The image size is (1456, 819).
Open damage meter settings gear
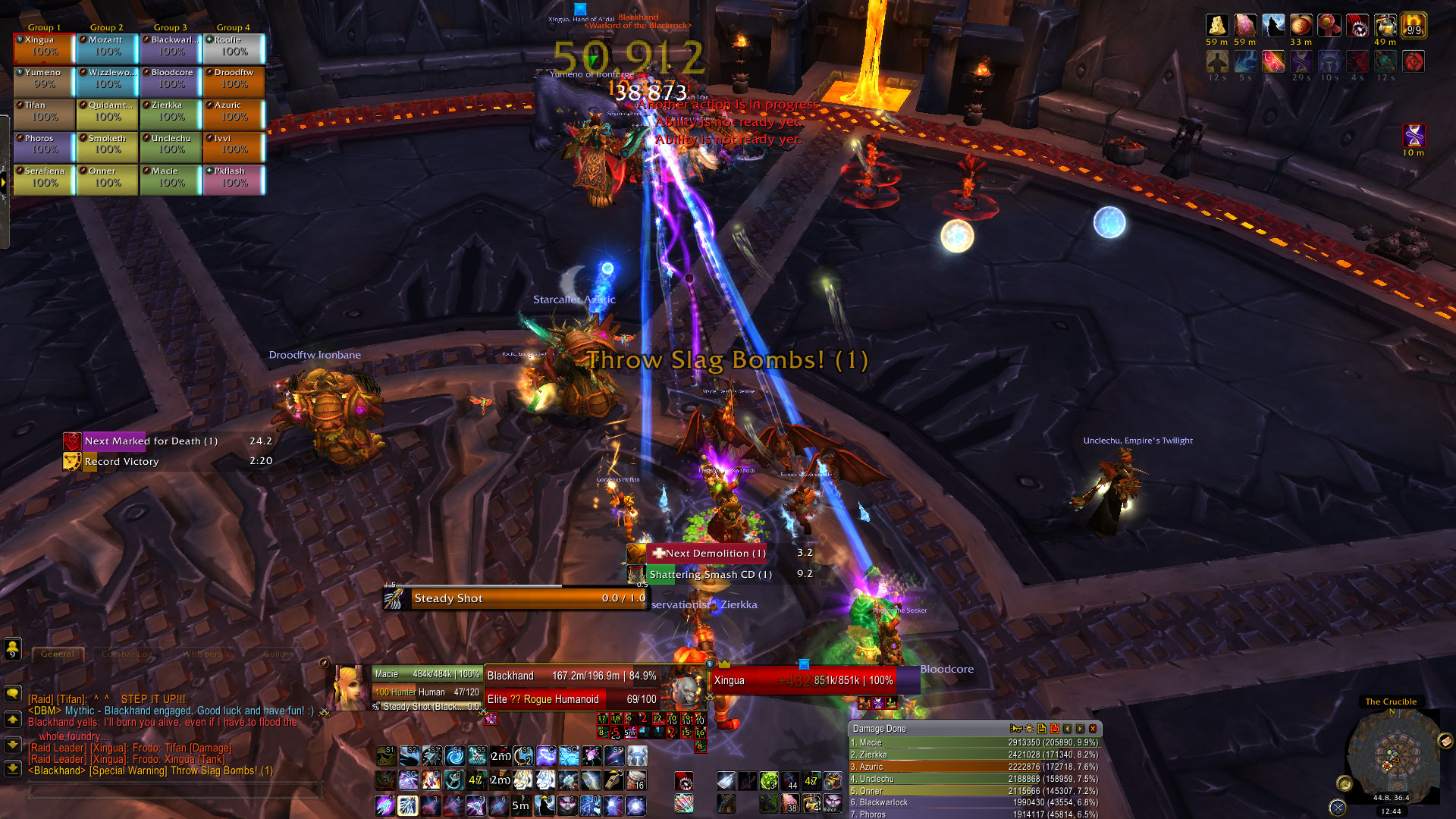tap(1029, 729)
